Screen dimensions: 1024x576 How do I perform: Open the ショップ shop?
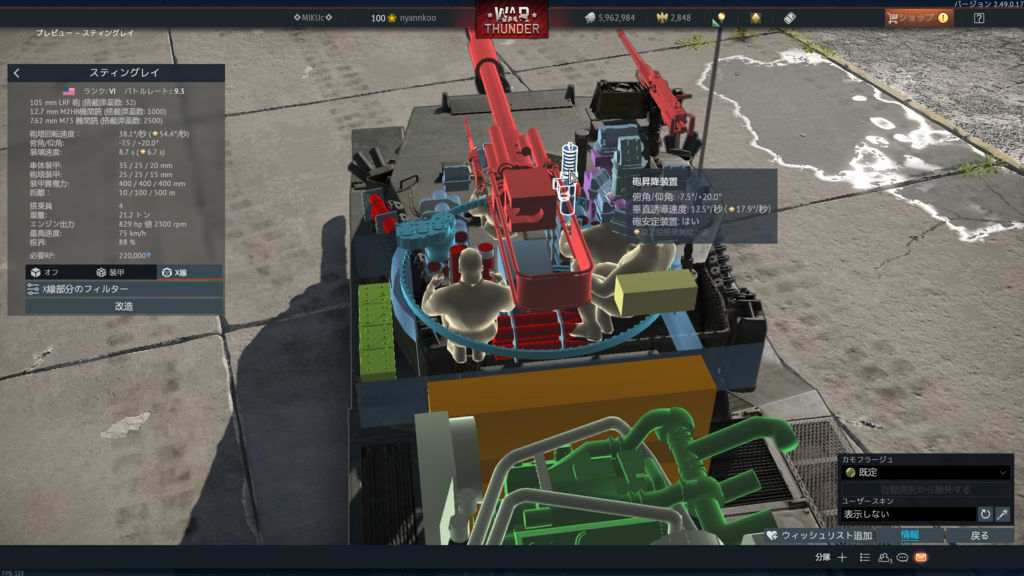(x=918, y=18)
